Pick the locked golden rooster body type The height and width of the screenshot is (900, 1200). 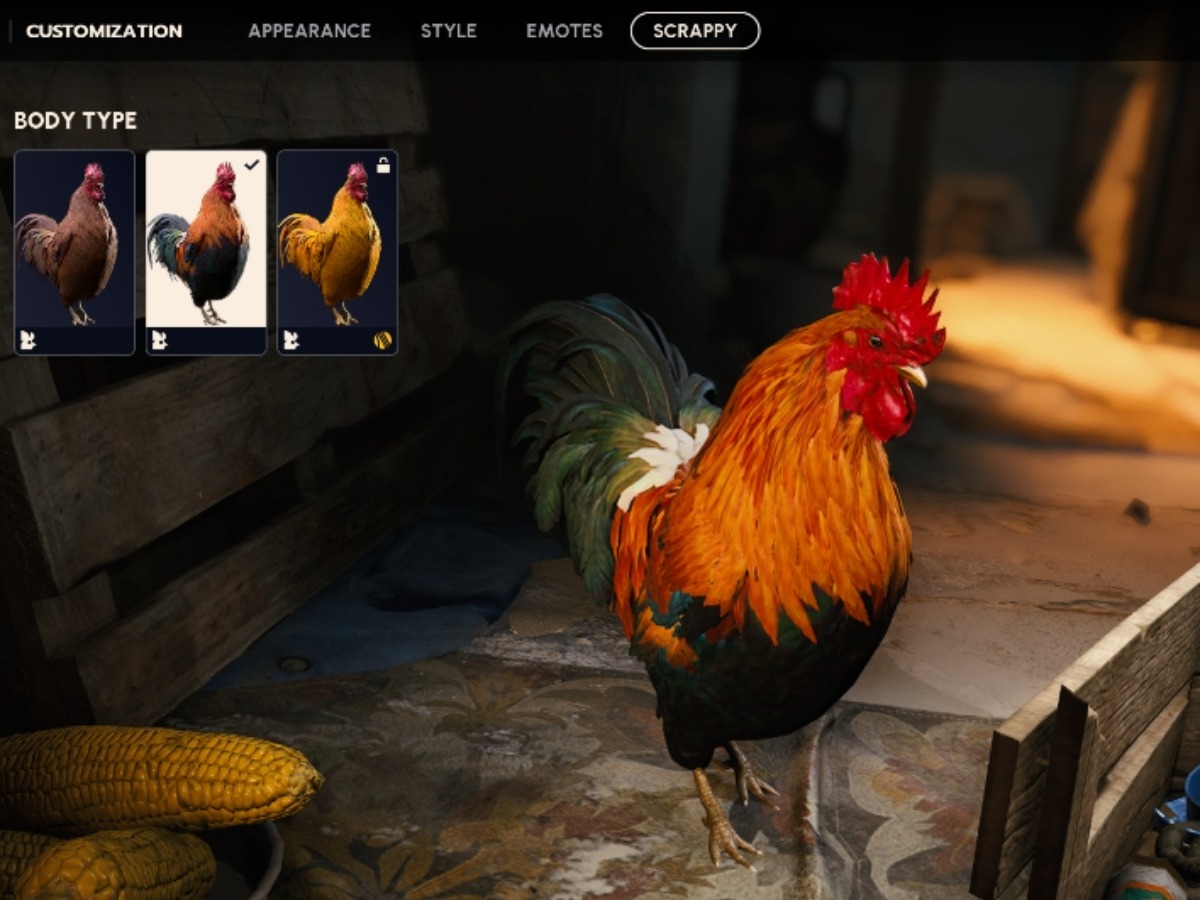pyautogui.click(x=337, y=252)
